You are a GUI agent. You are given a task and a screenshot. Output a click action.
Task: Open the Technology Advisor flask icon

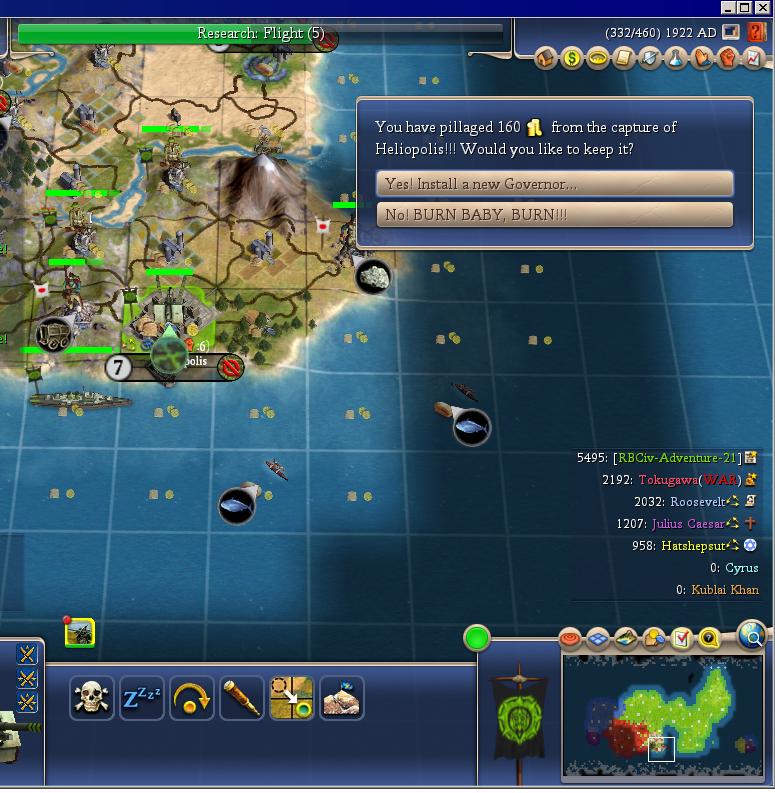(x=676, y=59)
